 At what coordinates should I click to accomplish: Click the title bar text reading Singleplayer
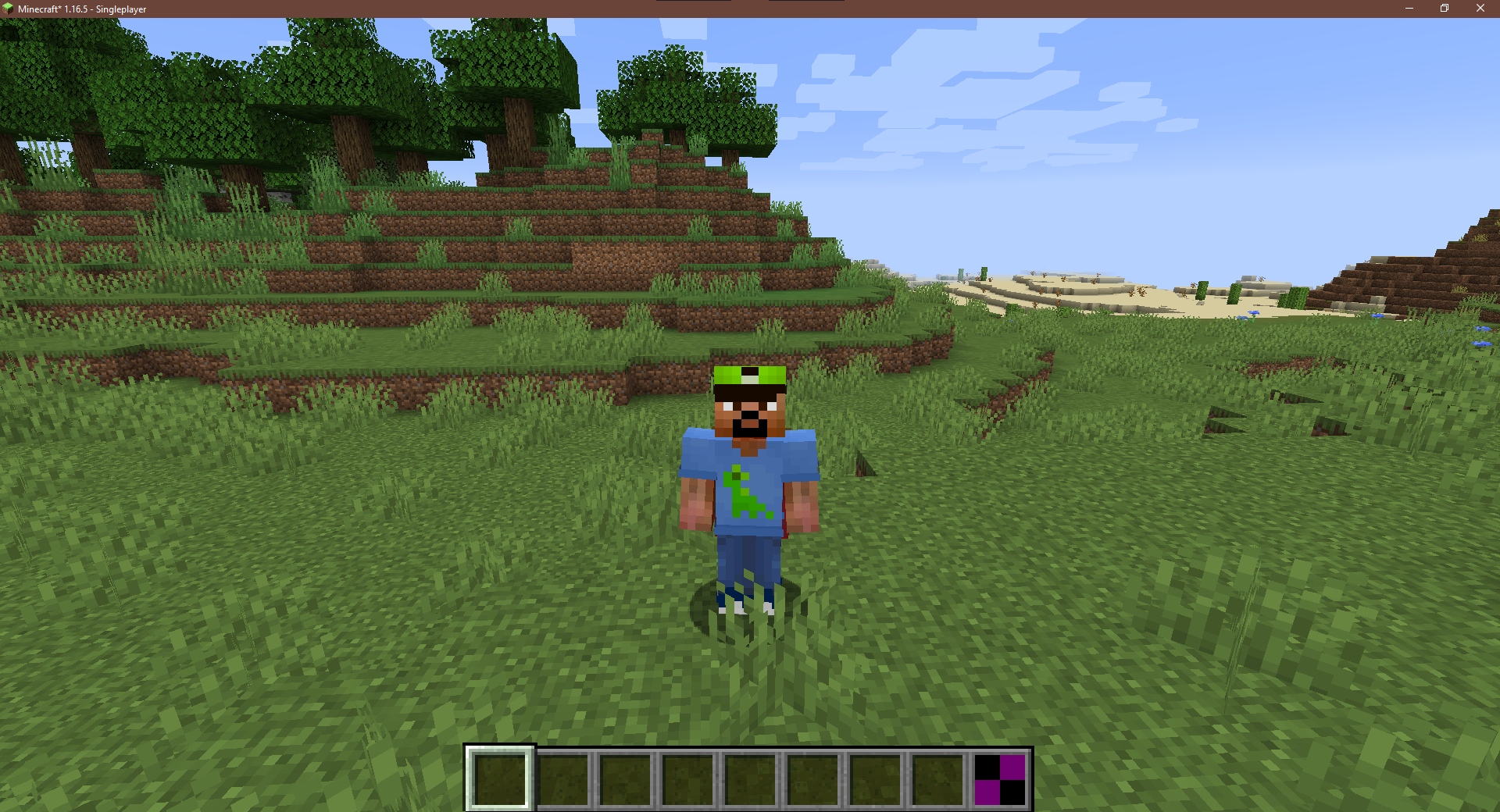pyautogui.click(x=121, y=9)
